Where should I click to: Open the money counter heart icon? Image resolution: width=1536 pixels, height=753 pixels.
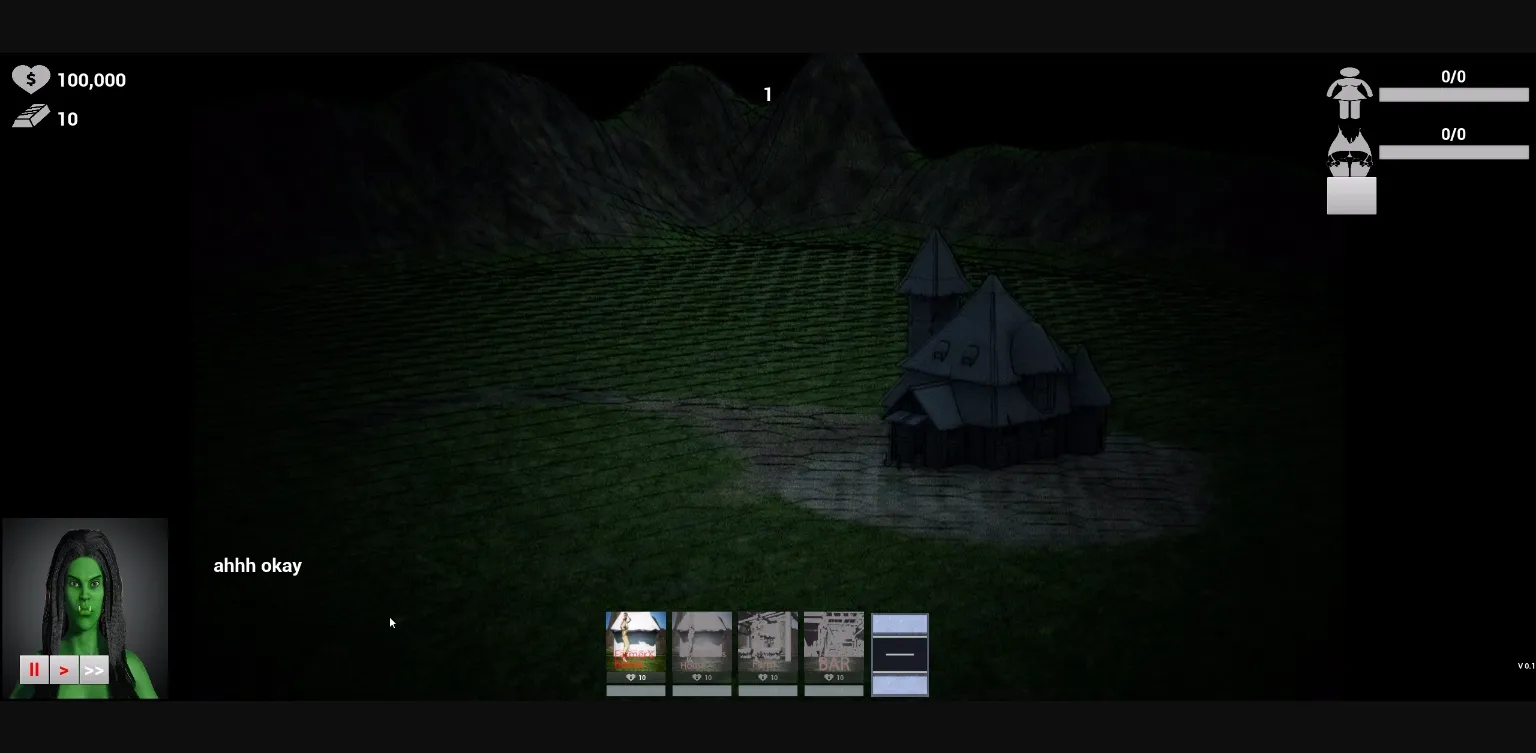click(x=30, y=79)
